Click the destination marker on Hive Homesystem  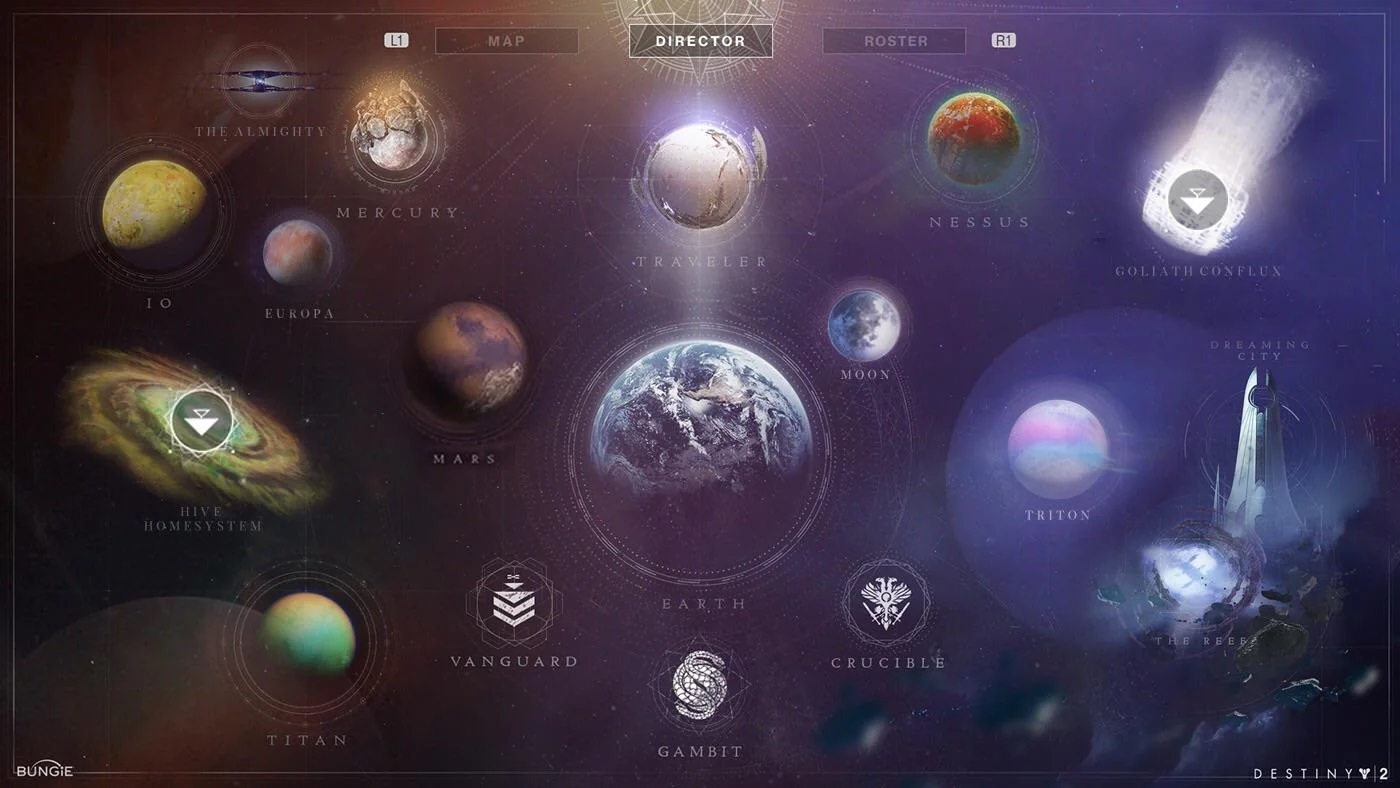[203, 421]
